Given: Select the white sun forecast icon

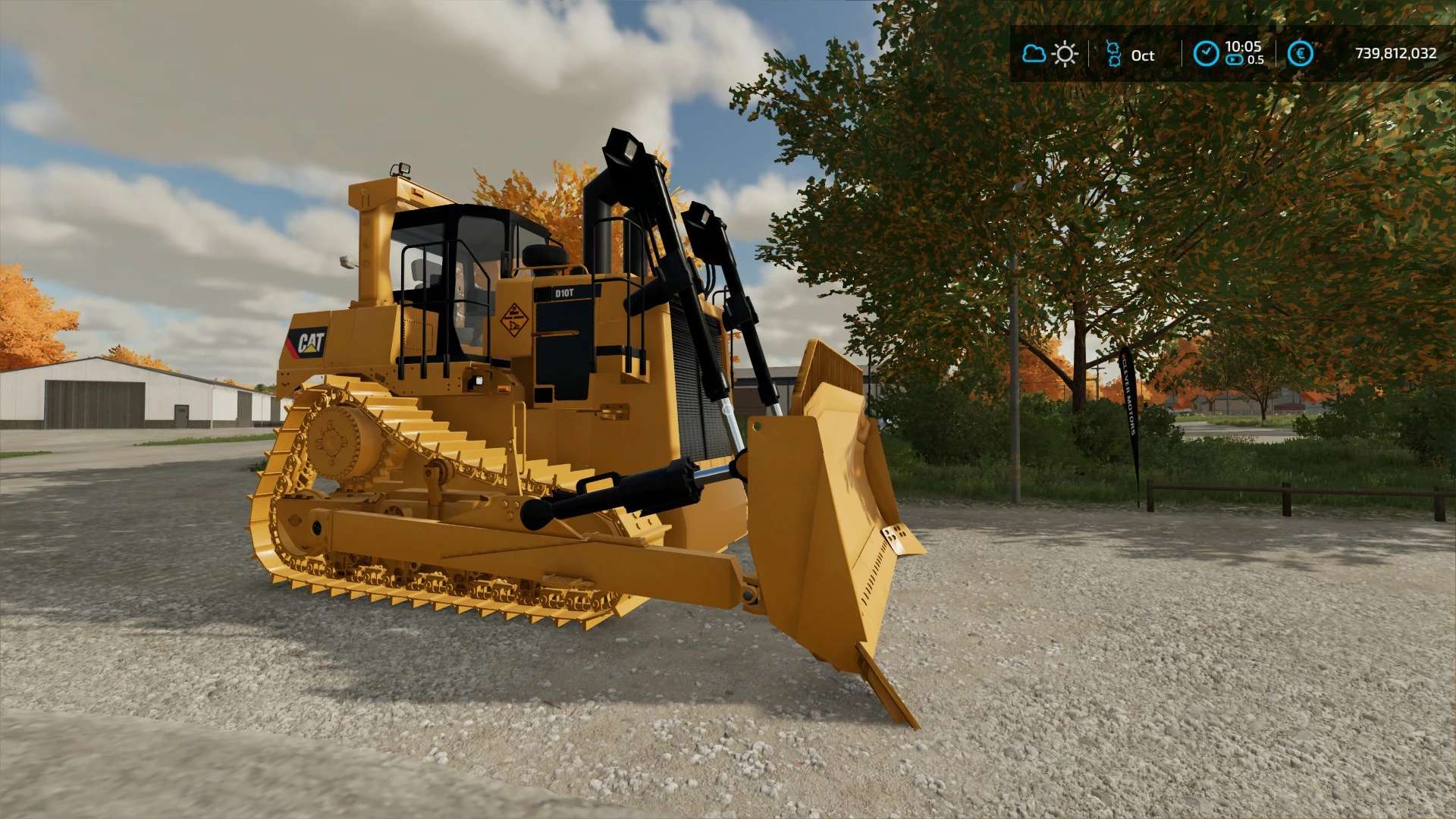Looking at the screenshot, I should [x=1065, y=54].
